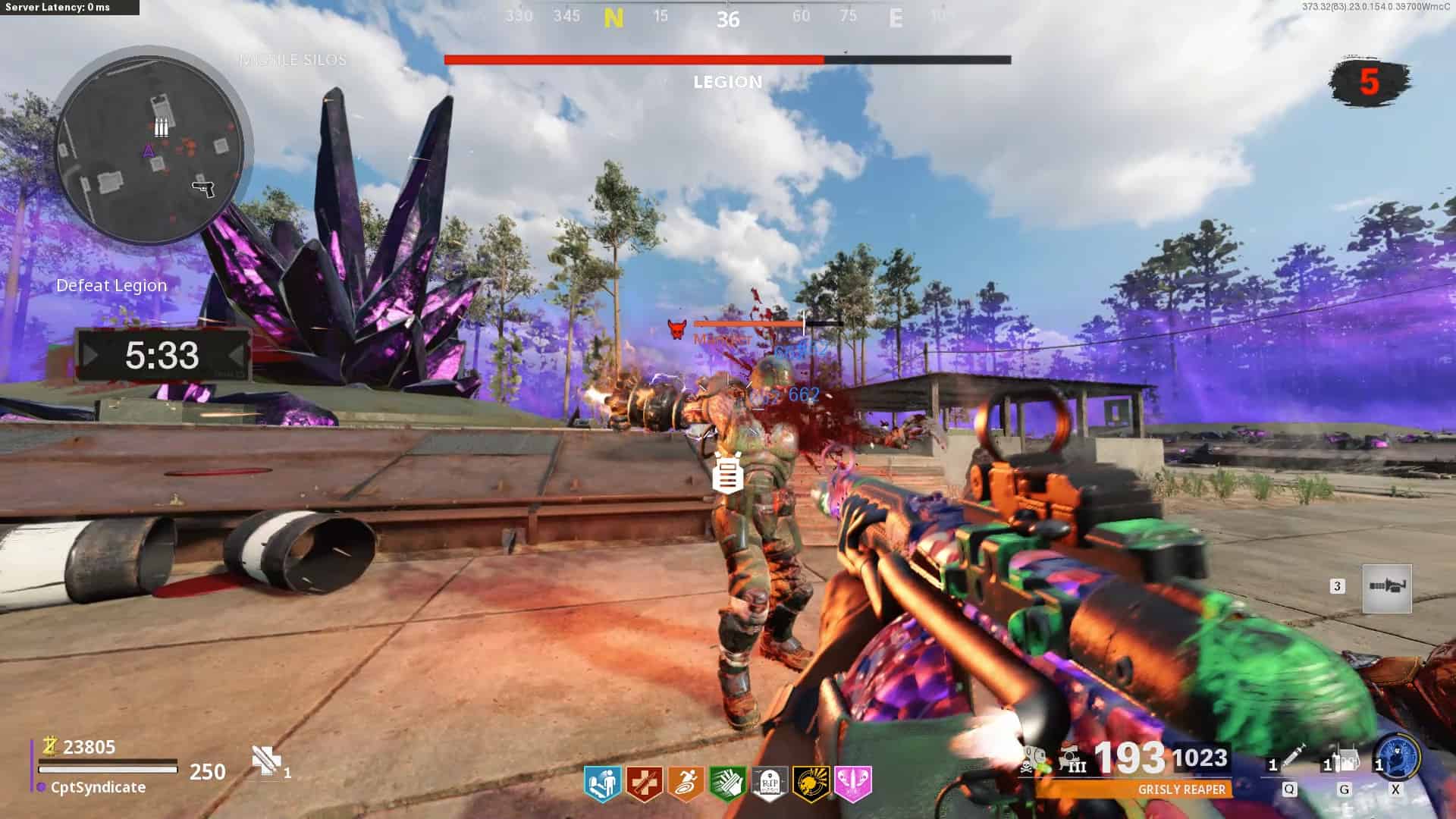Select the Pack-a-Punch tier III icon
The height and width of the screenshot is (819, 1456).
tap(1072, 760)
